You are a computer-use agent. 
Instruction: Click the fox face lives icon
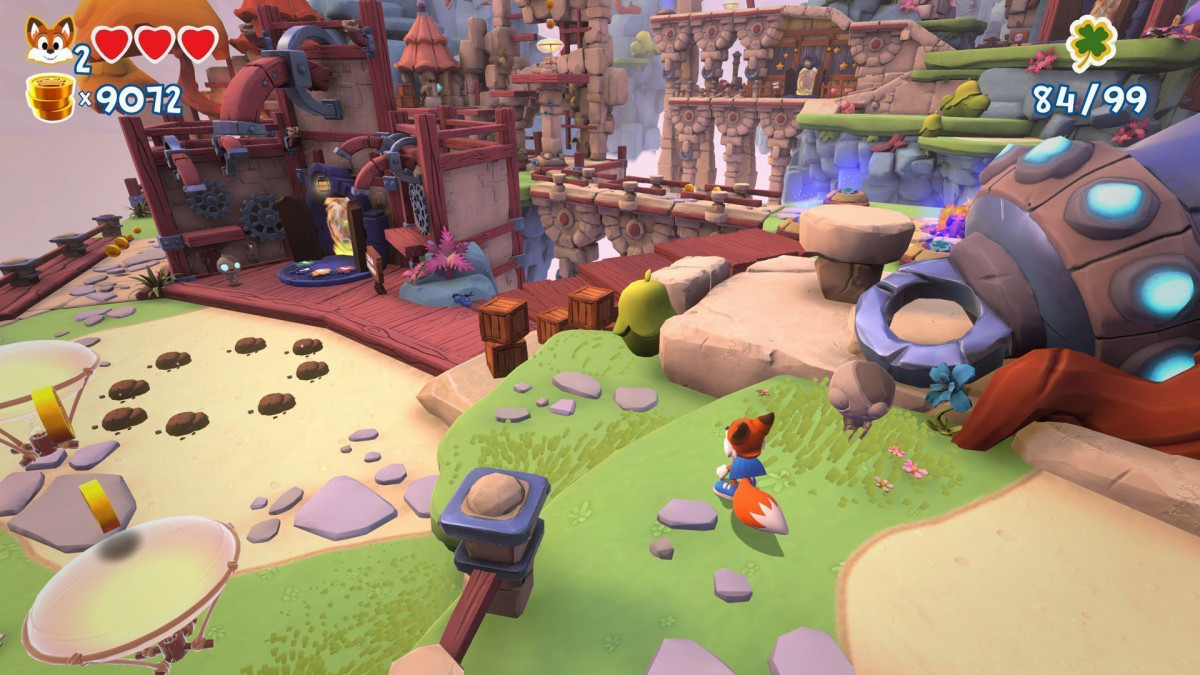48,41
